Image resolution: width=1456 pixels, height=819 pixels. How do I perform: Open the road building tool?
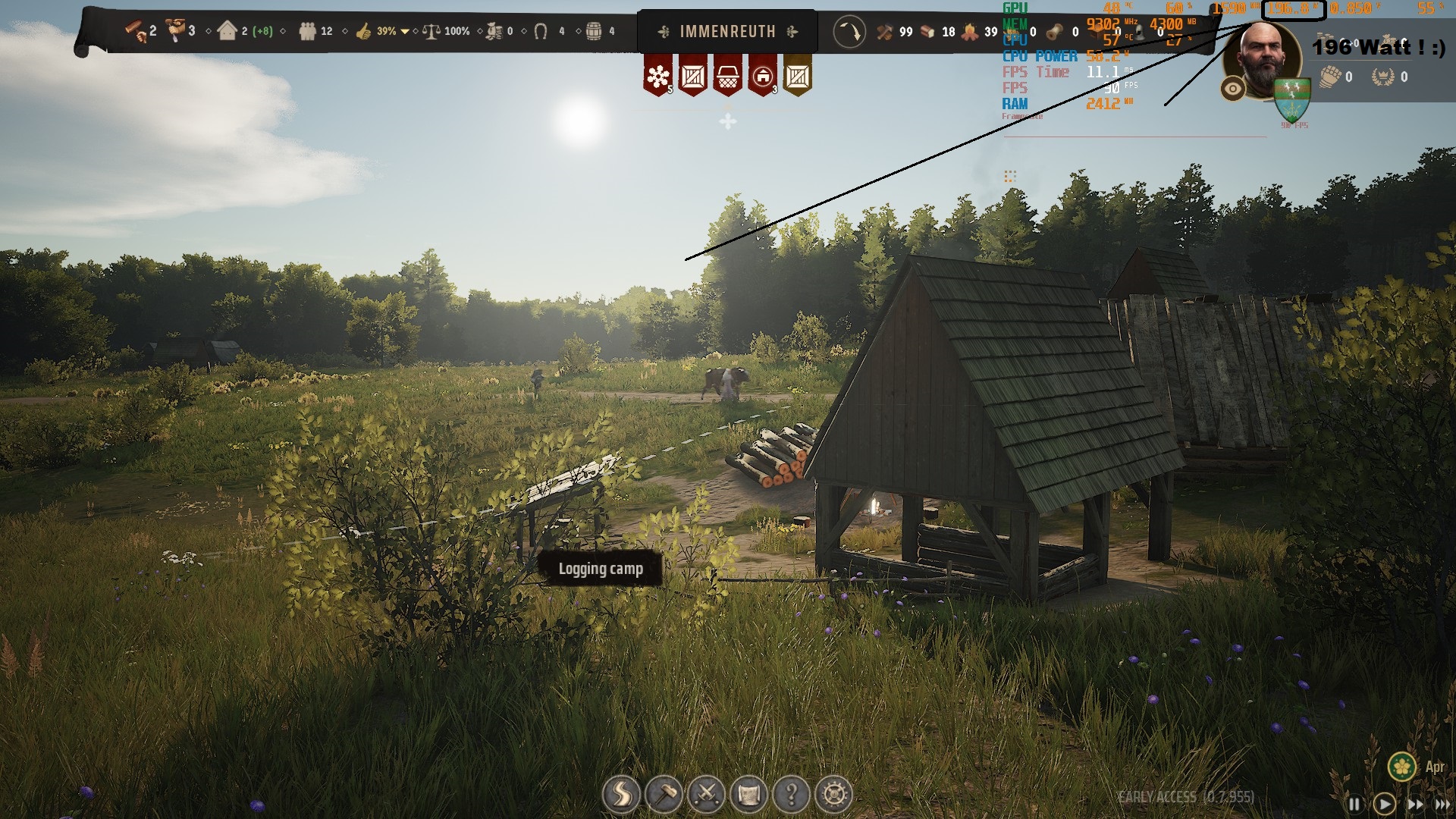[x=620, y=795]
